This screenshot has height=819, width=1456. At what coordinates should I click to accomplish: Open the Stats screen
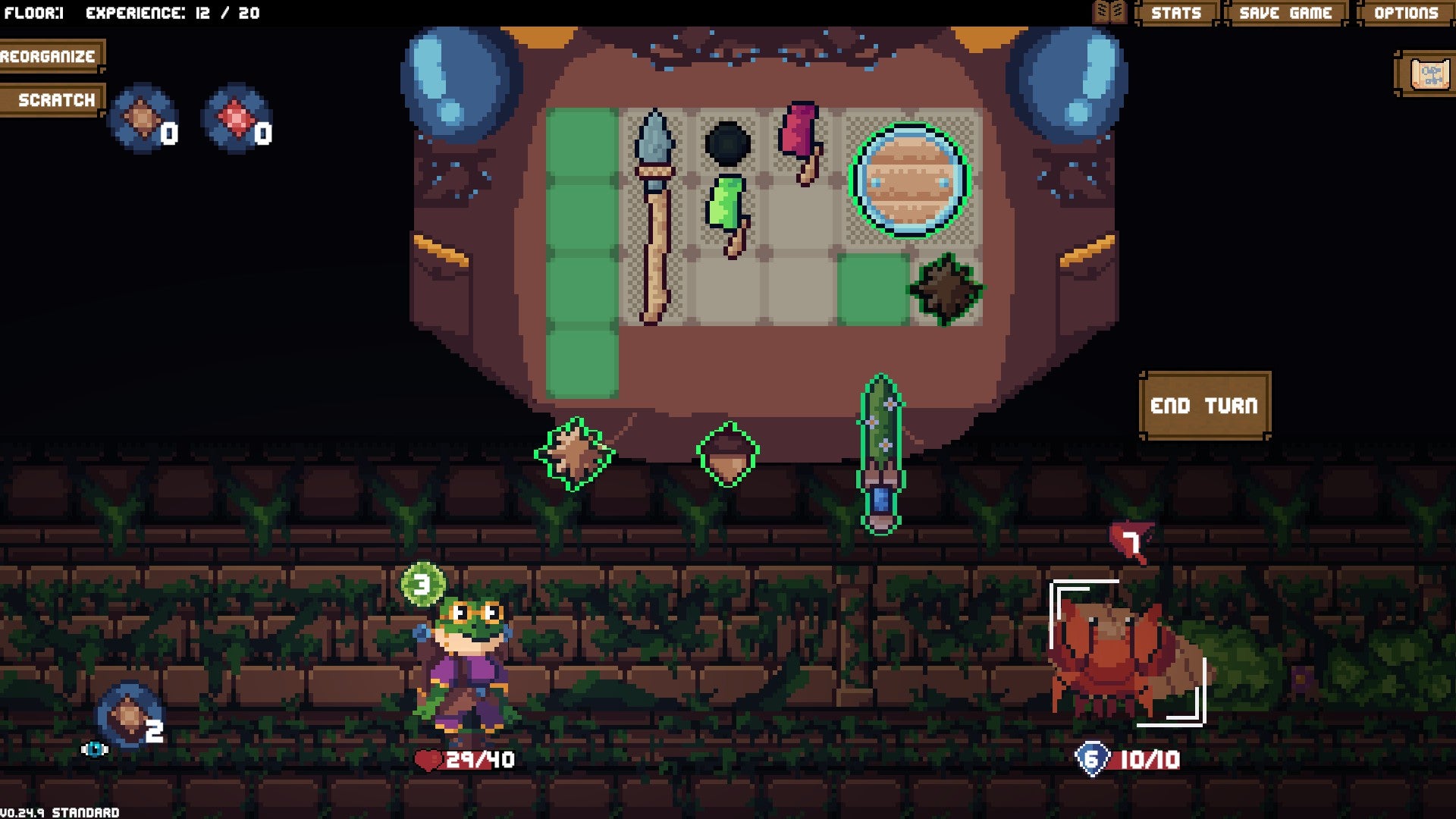click(x=1178, y=12)
